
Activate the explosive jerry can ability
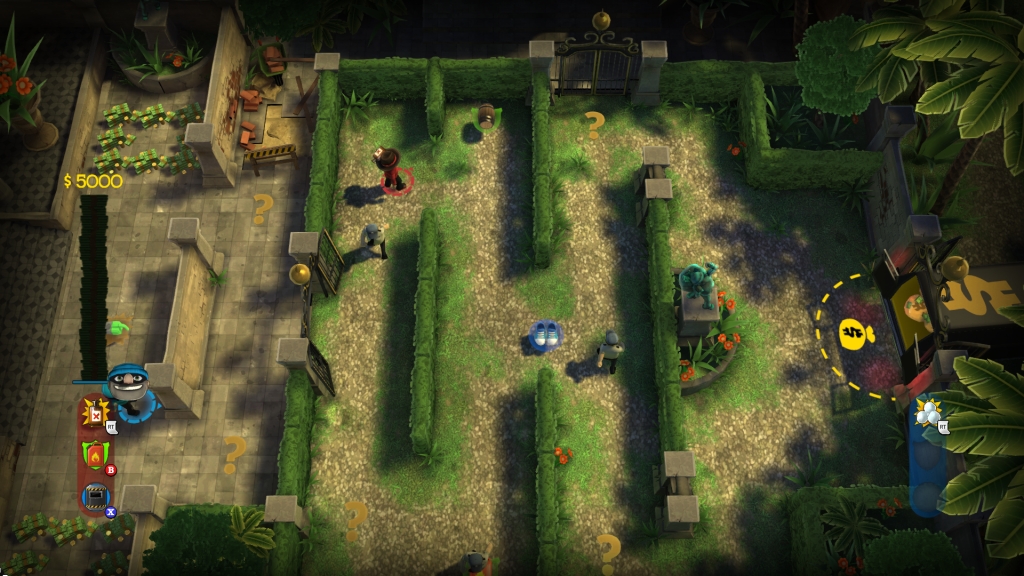coord(96,413)
